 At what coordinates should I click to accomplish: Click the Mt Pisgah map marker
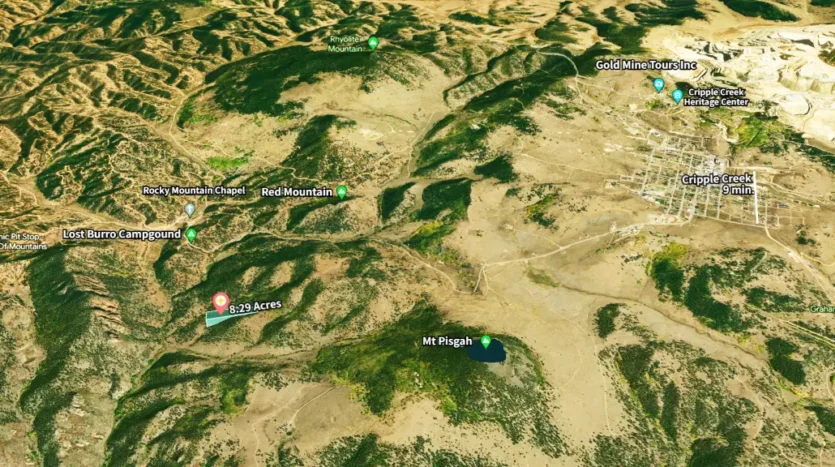coord(486,342)
